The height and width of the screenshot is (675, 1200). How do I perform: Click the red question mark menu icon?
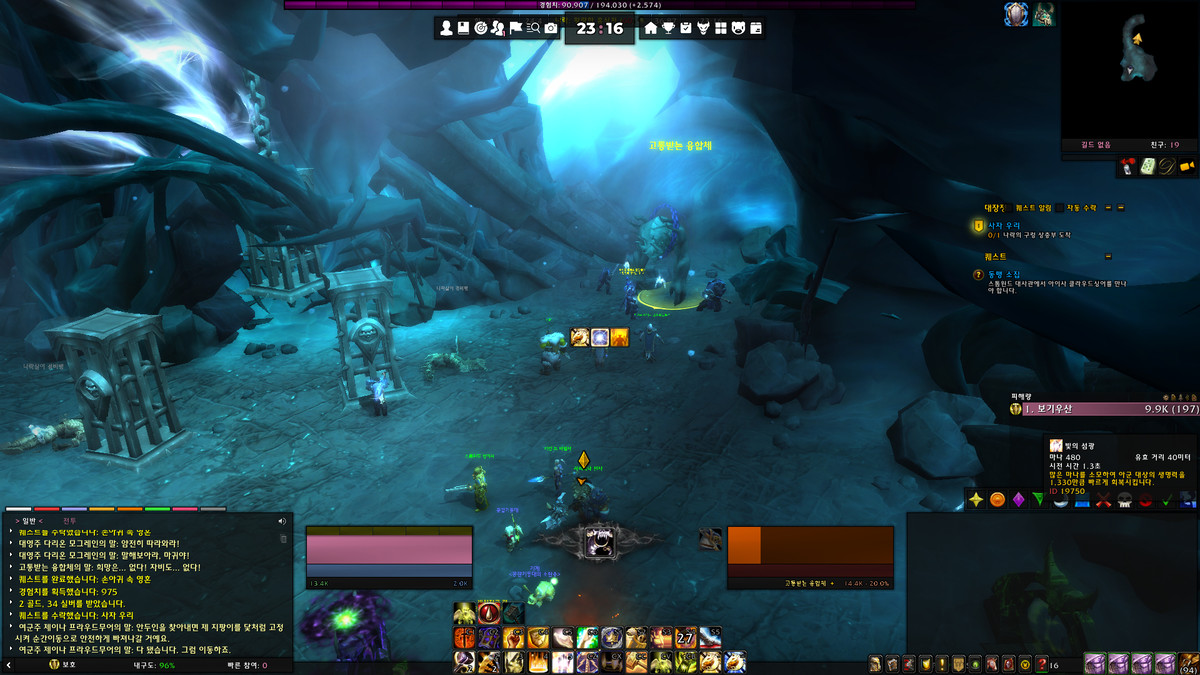pos(1042,664)
